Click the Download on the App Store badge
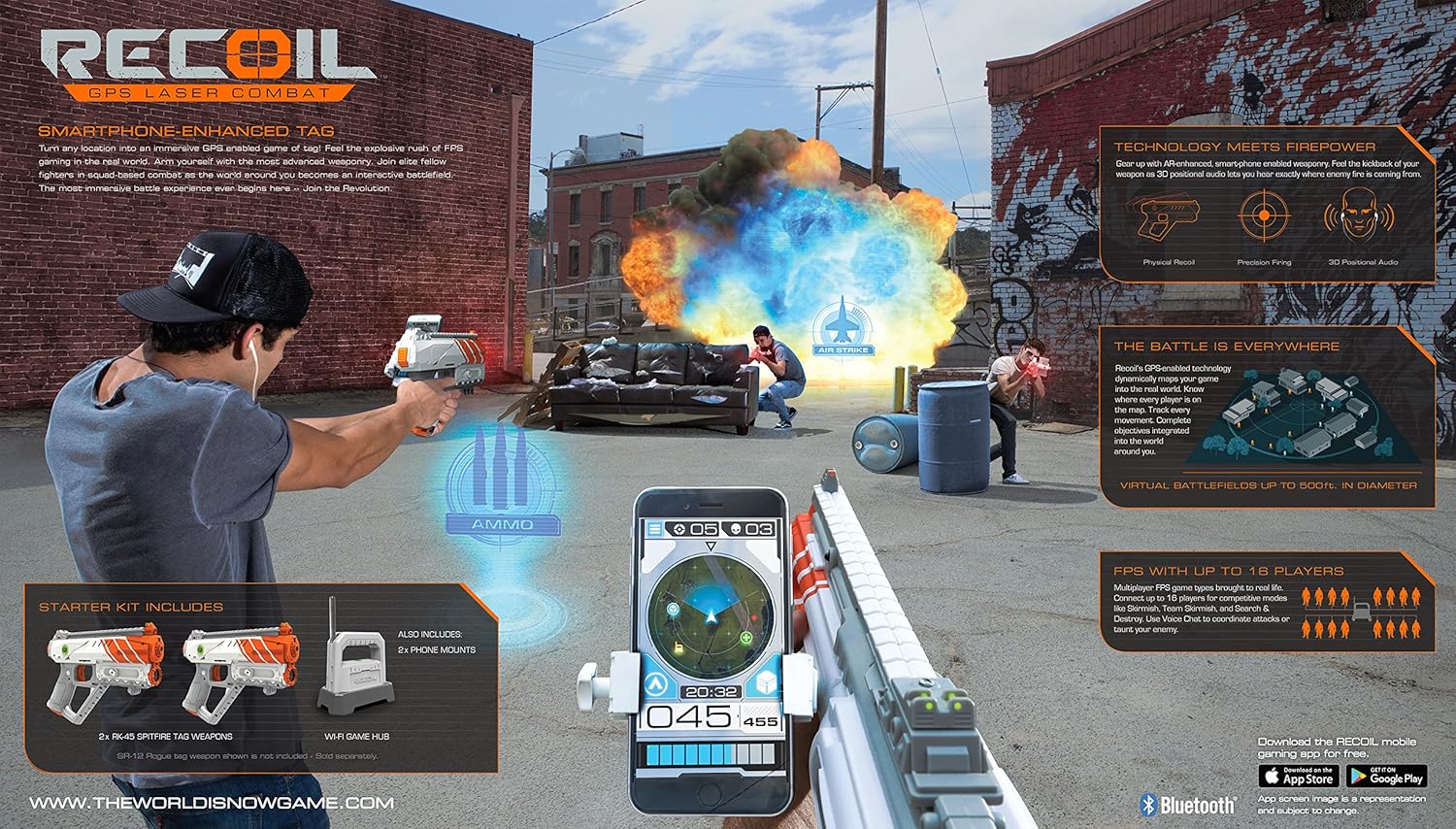Image resolution: width=1456 pixels, height=829 pixels. click(1299, 778)
